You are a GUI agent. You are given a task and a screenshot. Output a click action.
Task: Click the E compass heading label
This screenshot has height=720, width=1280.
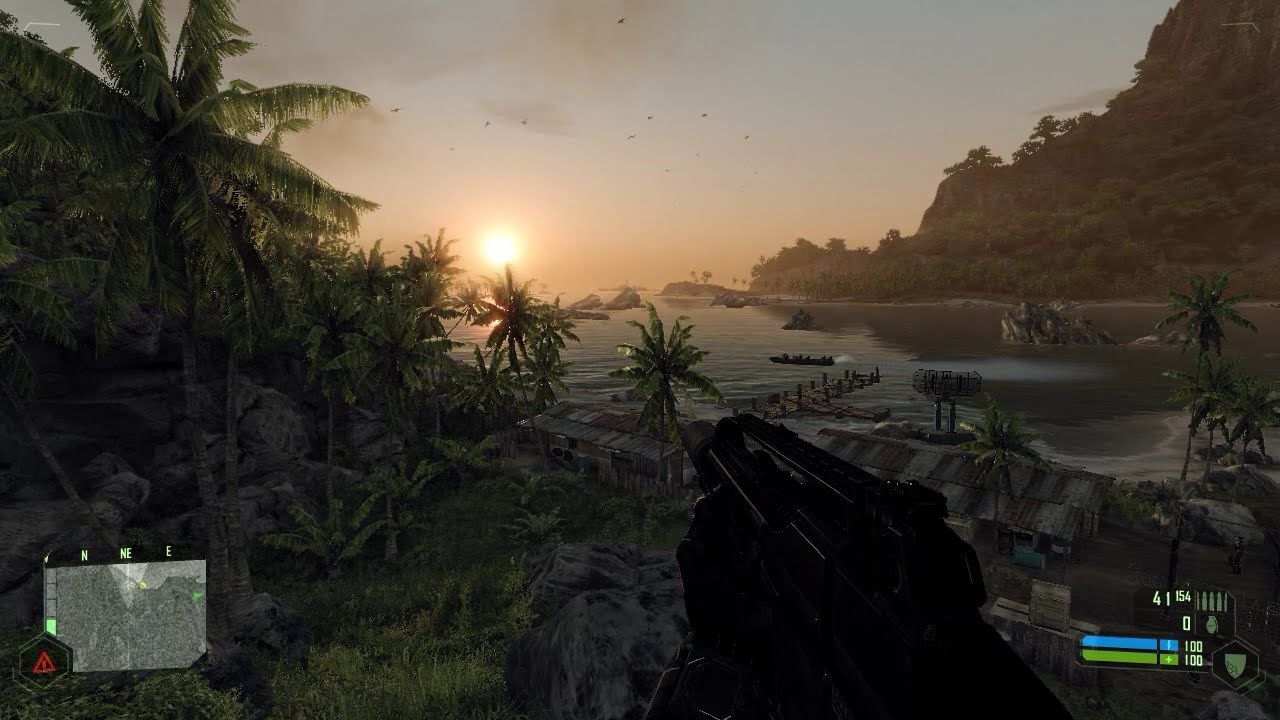point(169,551)
